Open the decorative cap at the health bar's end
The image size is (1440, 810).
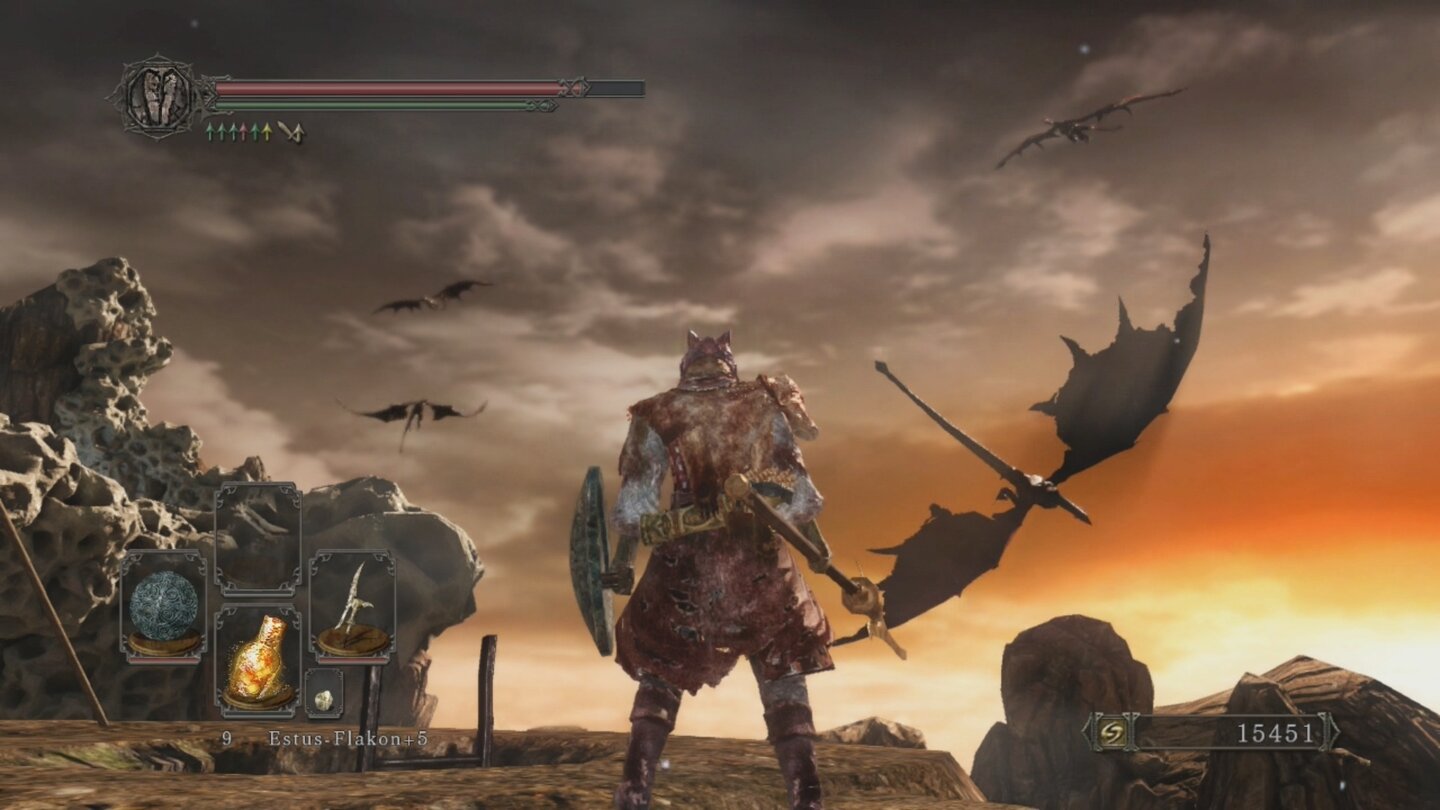(x=577, y=86)
